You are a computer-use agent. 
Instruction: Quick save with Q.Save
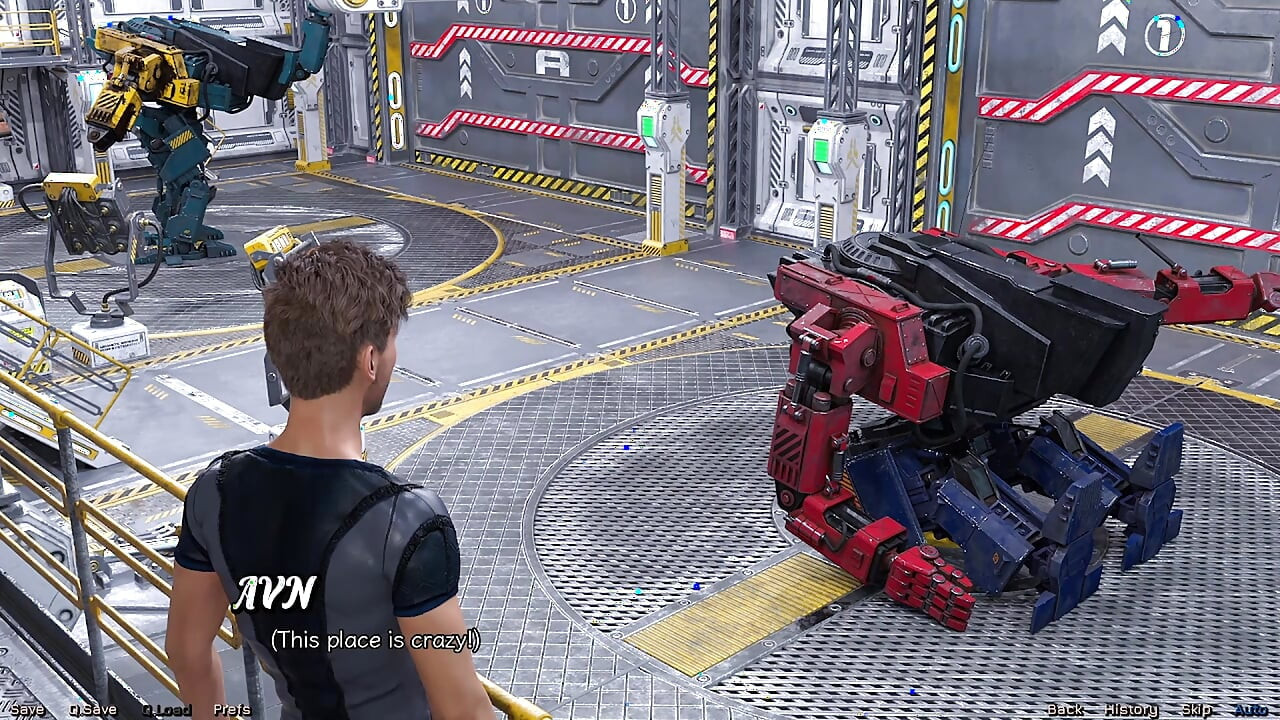click(x=93, y=710)
